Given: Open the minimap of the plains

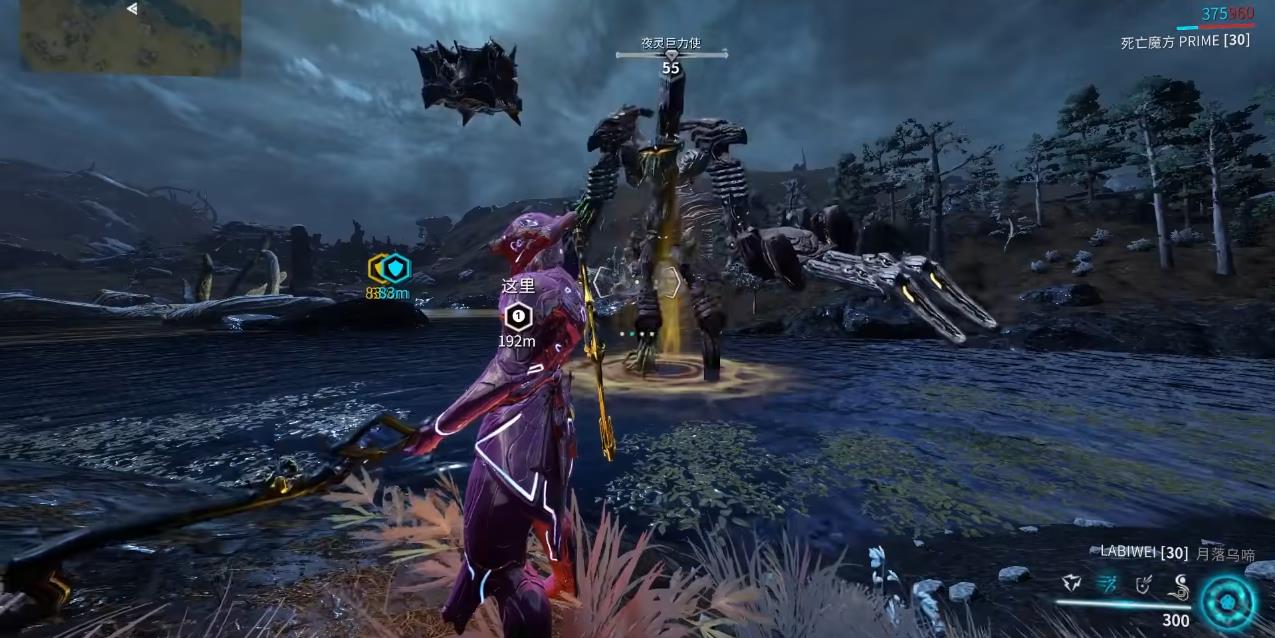Looking at the screenshot, I should [x=130, y=37].
